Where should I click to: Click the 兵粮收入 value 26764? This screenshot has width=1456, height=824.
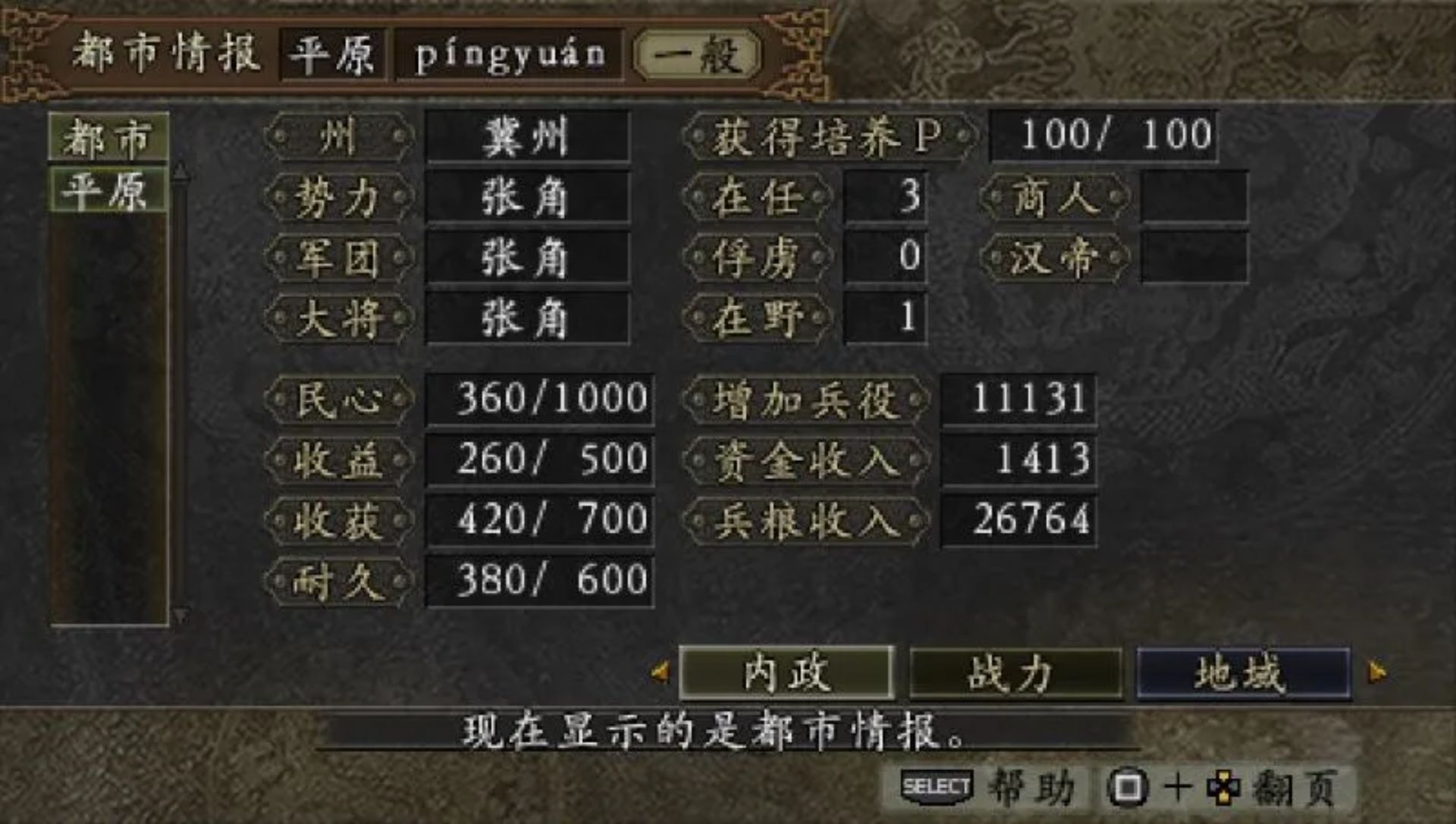(1020, 519)
